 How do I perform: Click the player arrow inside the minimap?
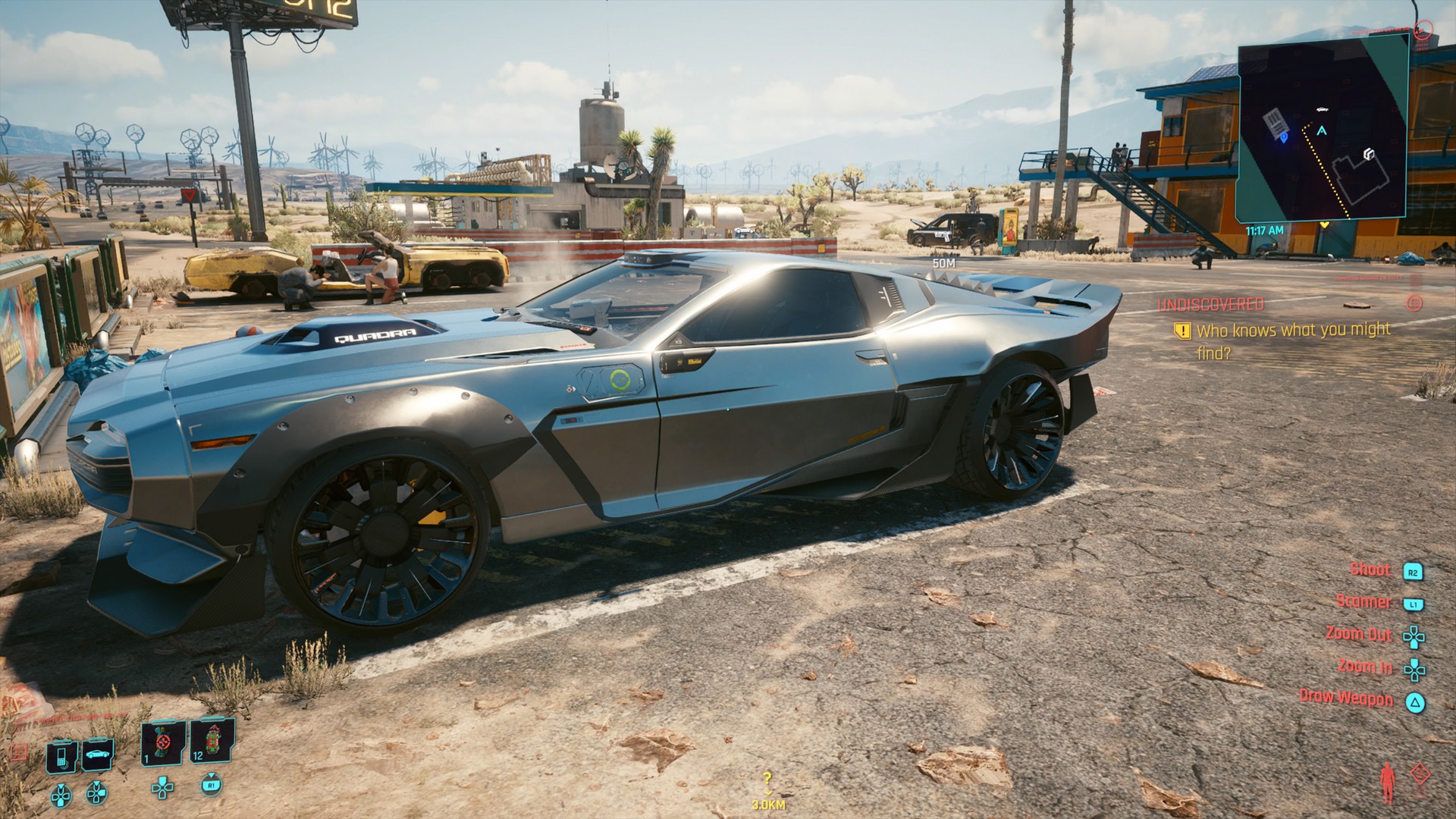pos(1321,130)
